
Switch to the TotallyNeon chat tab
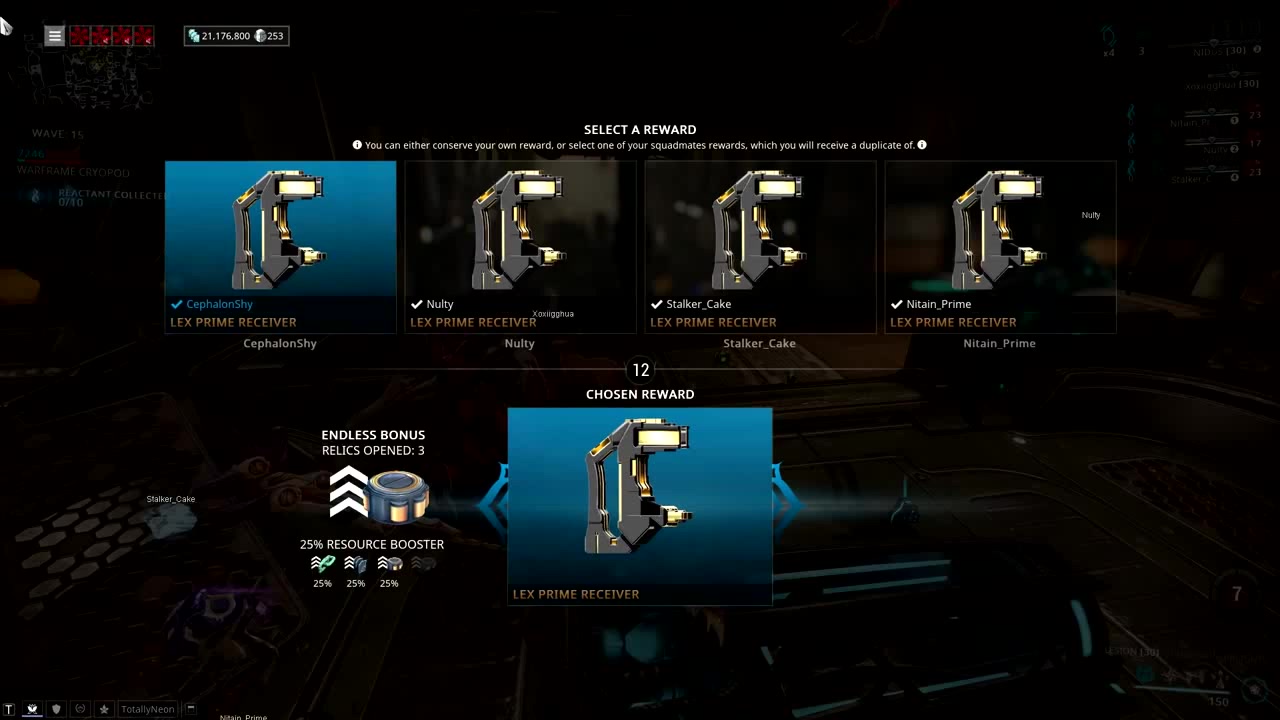tap(147, 708)
